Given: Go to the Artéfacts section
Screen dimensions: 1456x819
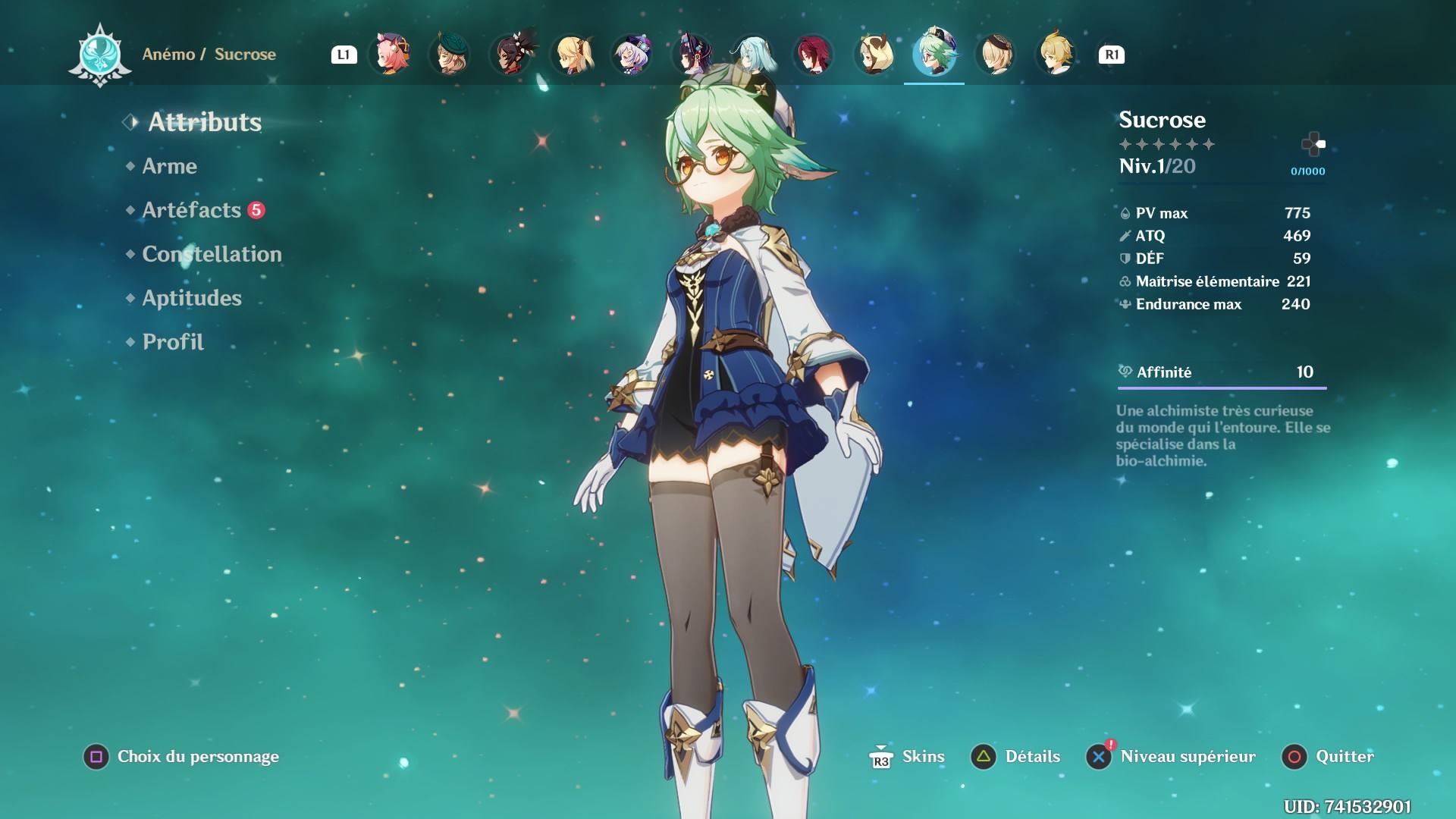Looking at the screenshot, I should coord(191,210).
